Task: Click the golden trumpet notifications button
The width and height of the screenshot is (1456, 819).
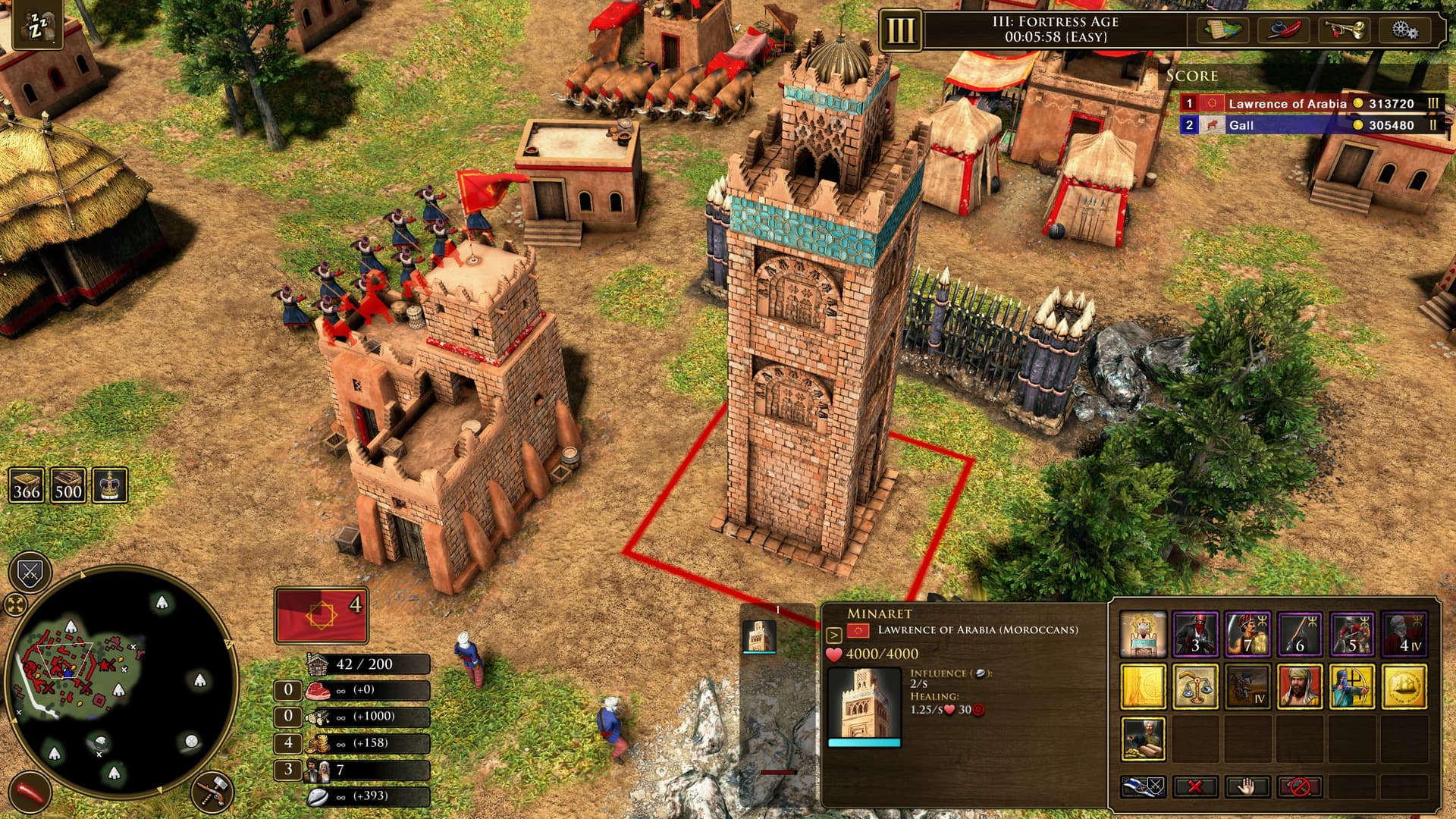Action: [1345, 30]
